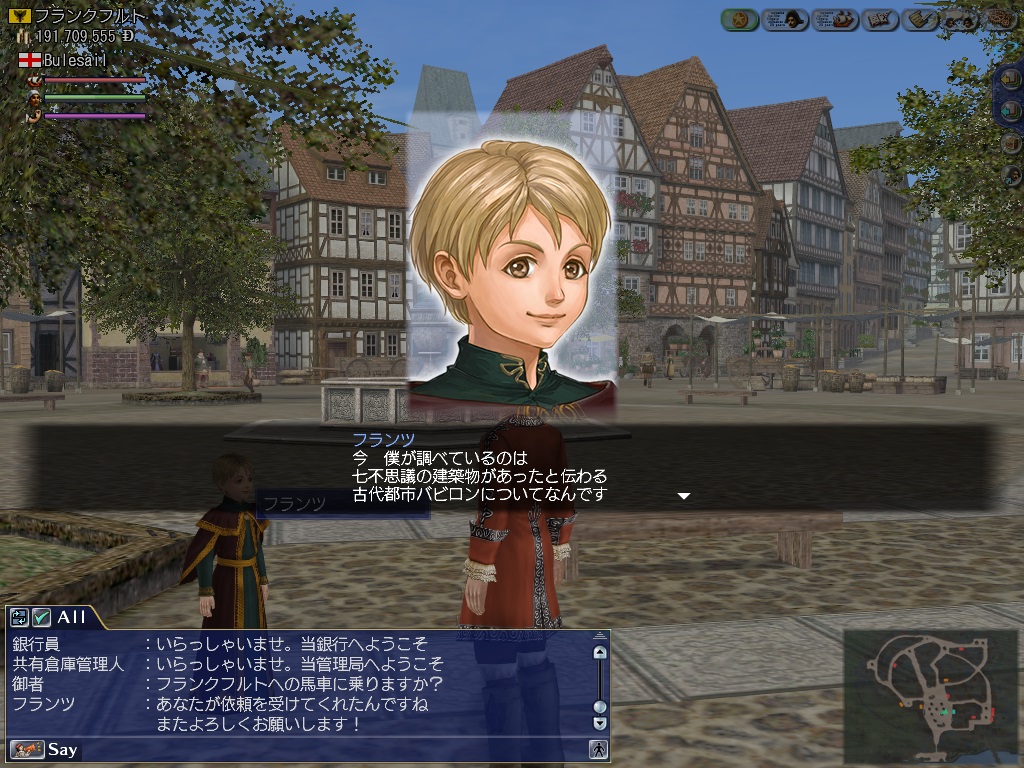Image resolution: width=1024 pixels, height=768 pixels.
Task: Open the ship info menu
Action: tap(835, 19)
